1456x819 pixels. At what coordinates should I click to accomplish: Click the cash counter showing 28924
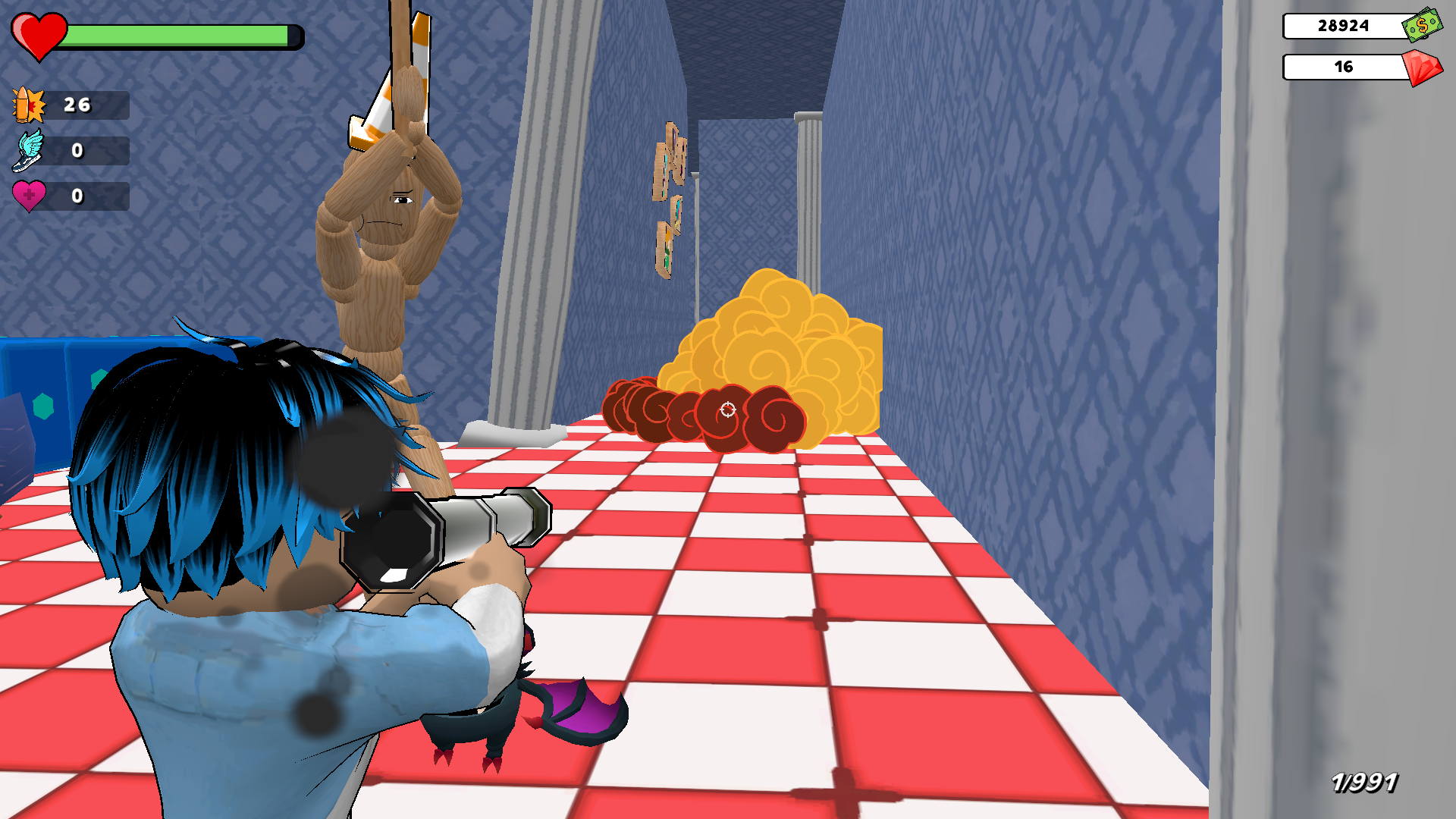coord(1342,27)
